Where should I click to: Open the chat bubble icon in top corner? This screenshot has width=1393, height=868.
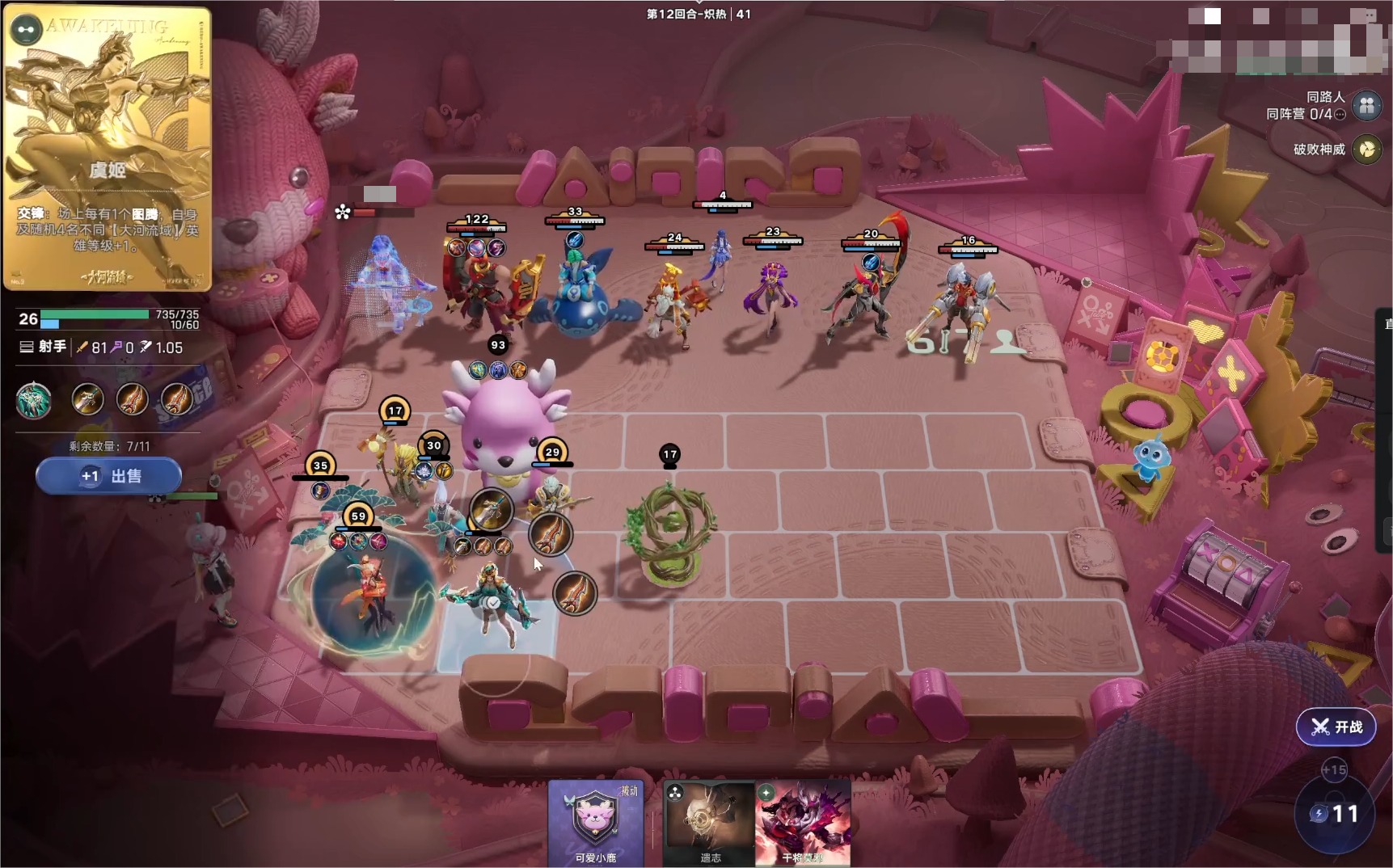point(1365,15)
